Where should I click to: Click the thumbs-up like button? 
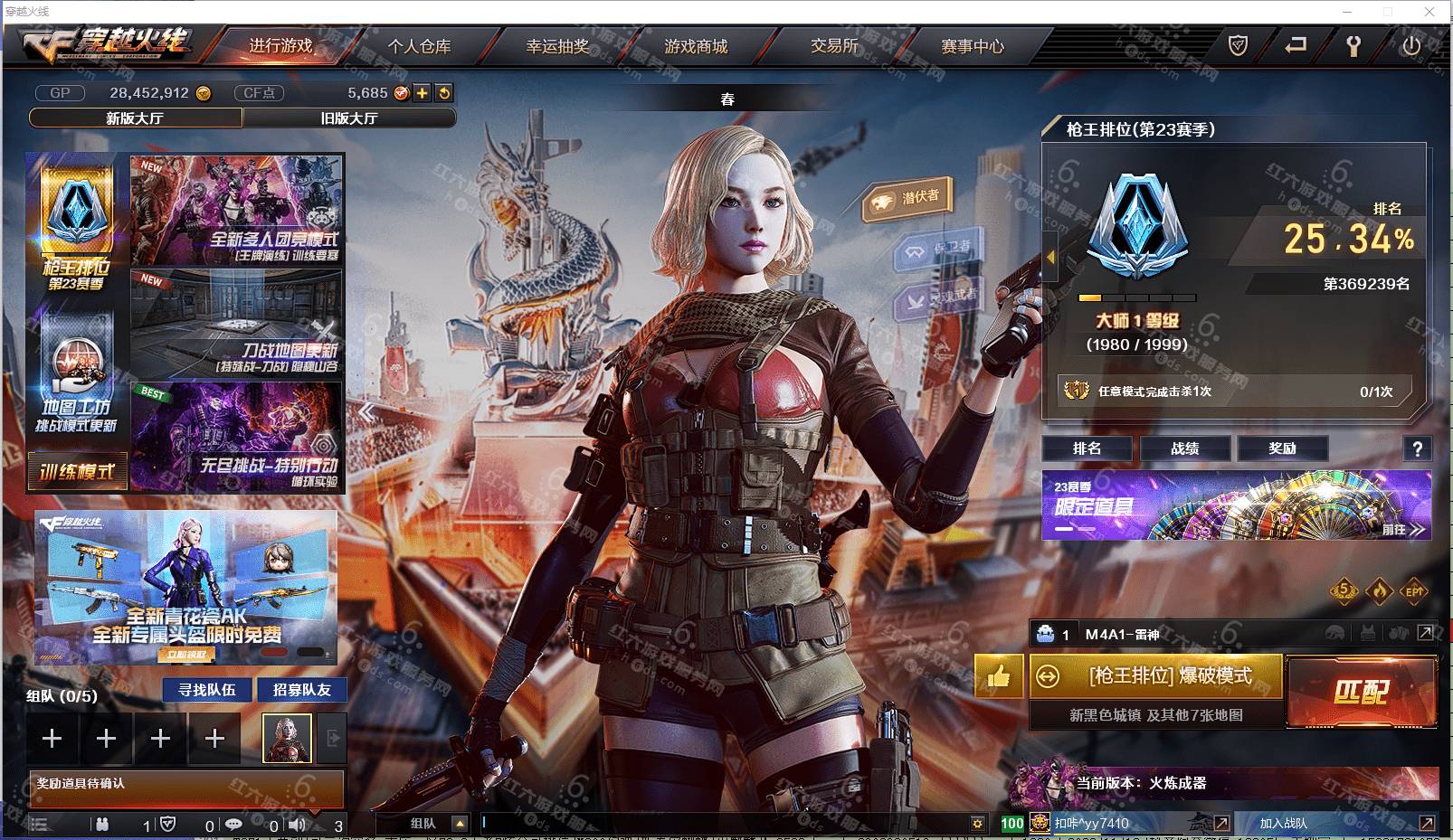click(x=999, y=676)
